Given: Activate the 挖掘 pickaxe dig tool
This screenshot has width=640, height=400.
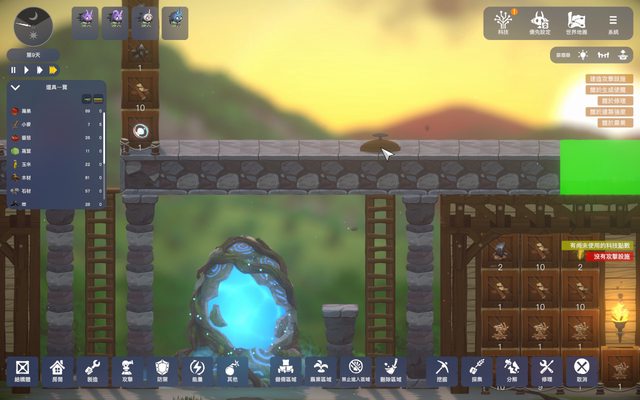Looking at the screenshot, I should click(441, 370).
